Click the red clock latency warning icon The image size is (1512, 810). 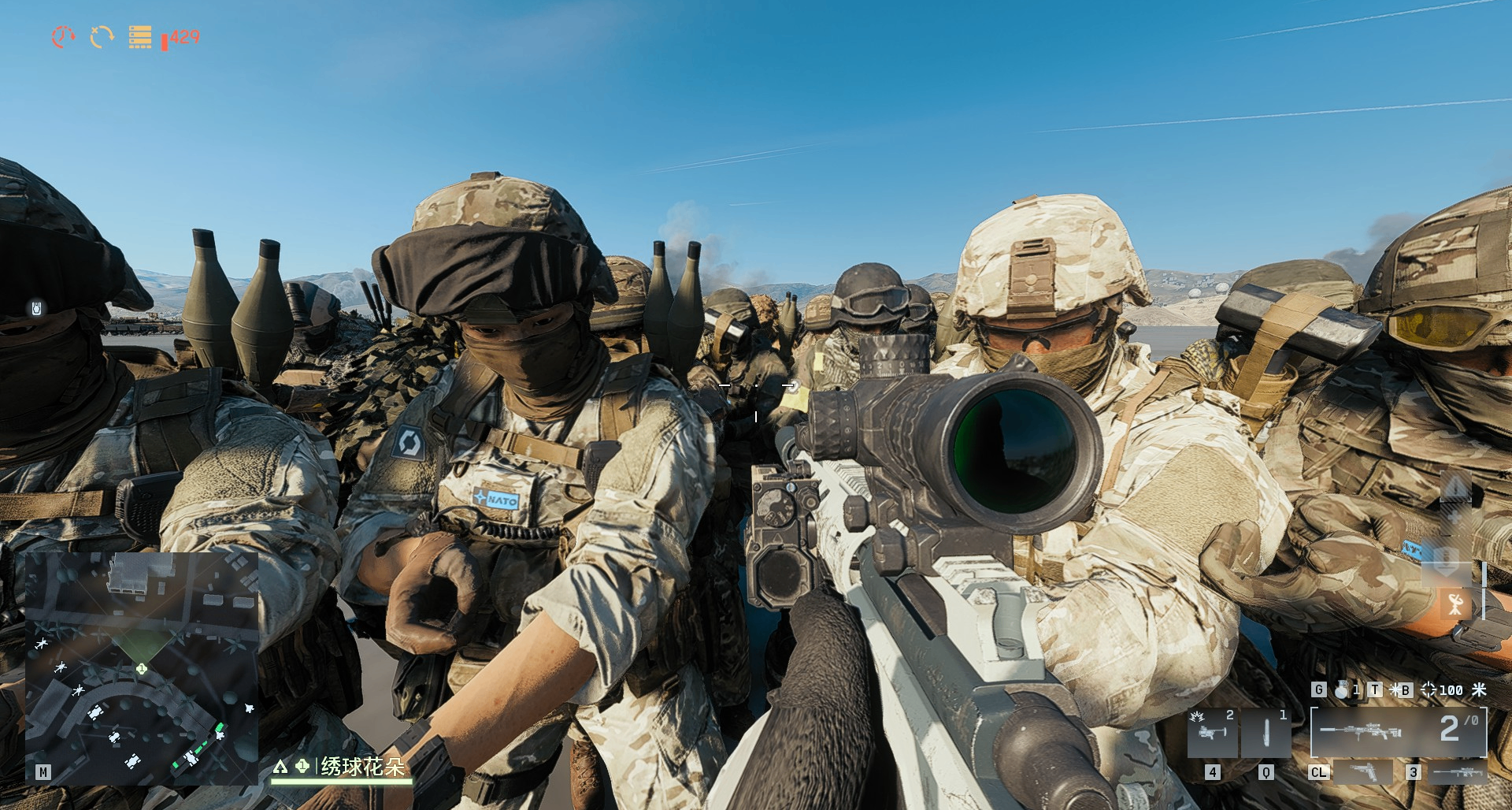[63, 36]
